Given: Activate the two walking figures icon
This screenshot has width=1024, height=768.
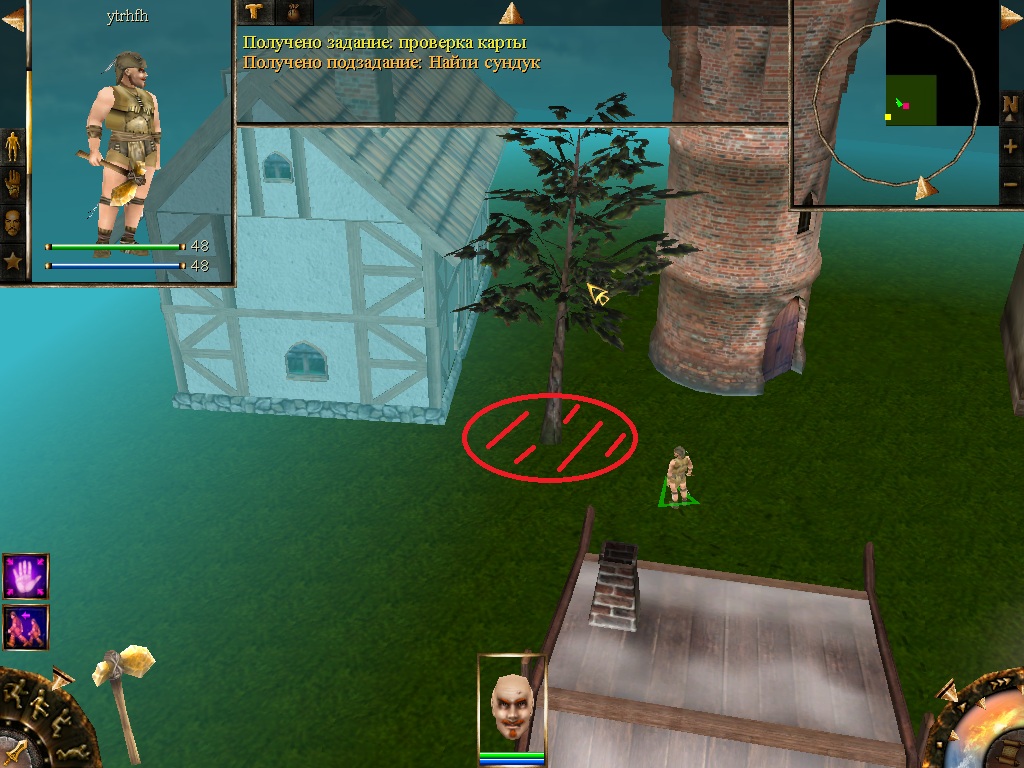Looking at the screenshot, I should (x=25, y=627).
